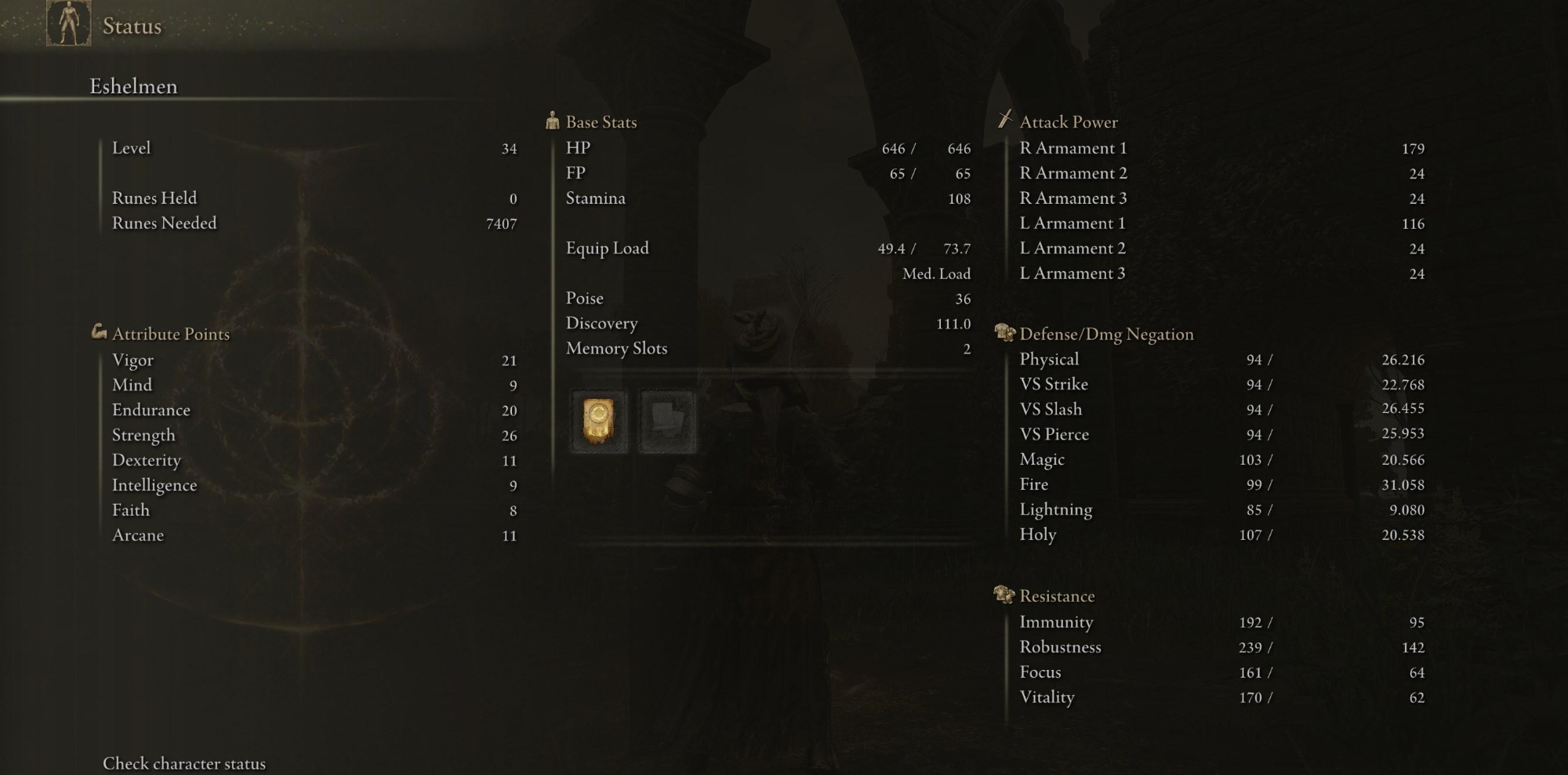Select the dim grey effect icon
Viewport: 1568px width, 775px height.
[667, 421]
